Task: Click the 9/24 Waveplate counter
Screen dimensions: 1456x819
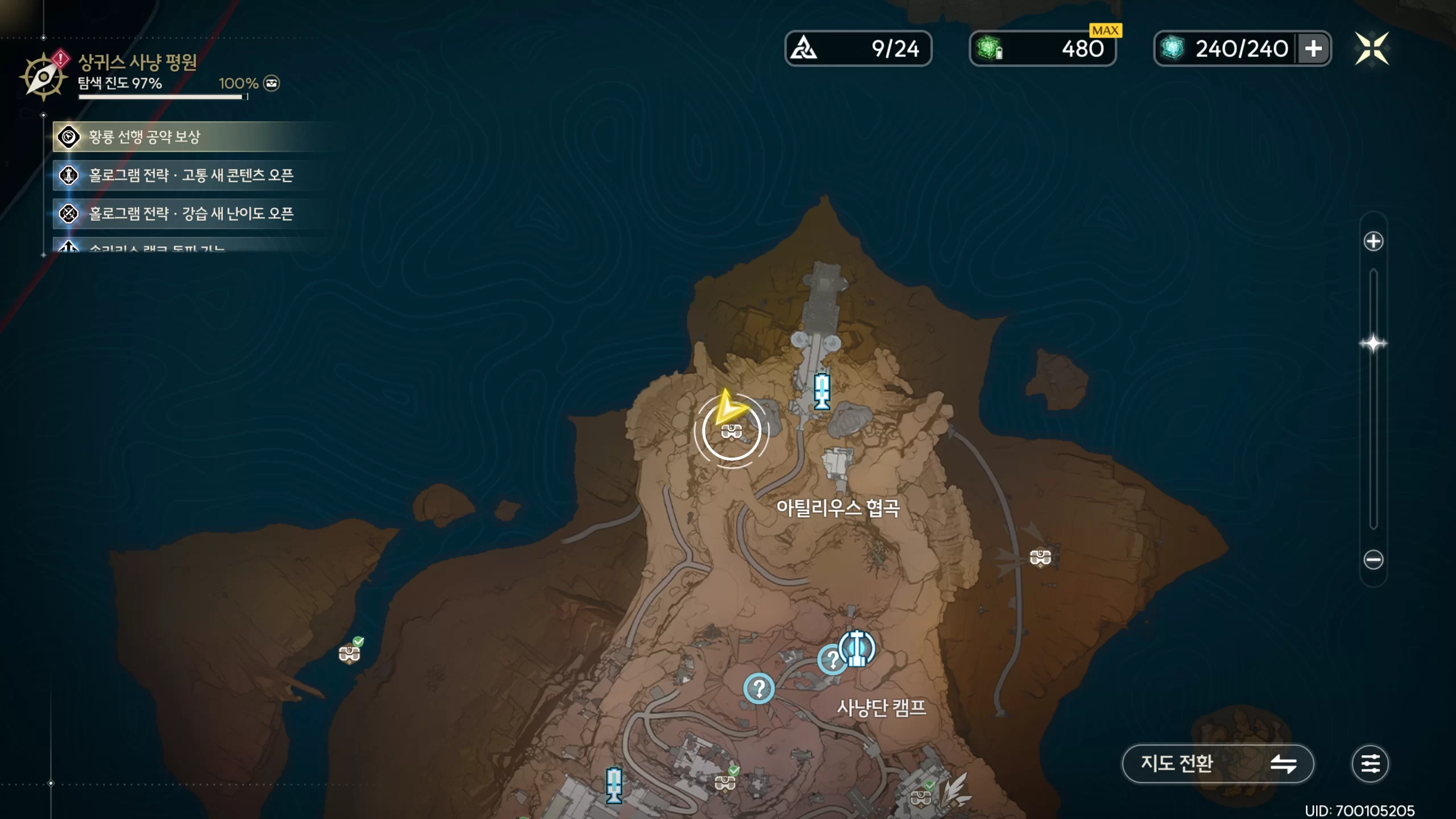Action: pos(858,48)
